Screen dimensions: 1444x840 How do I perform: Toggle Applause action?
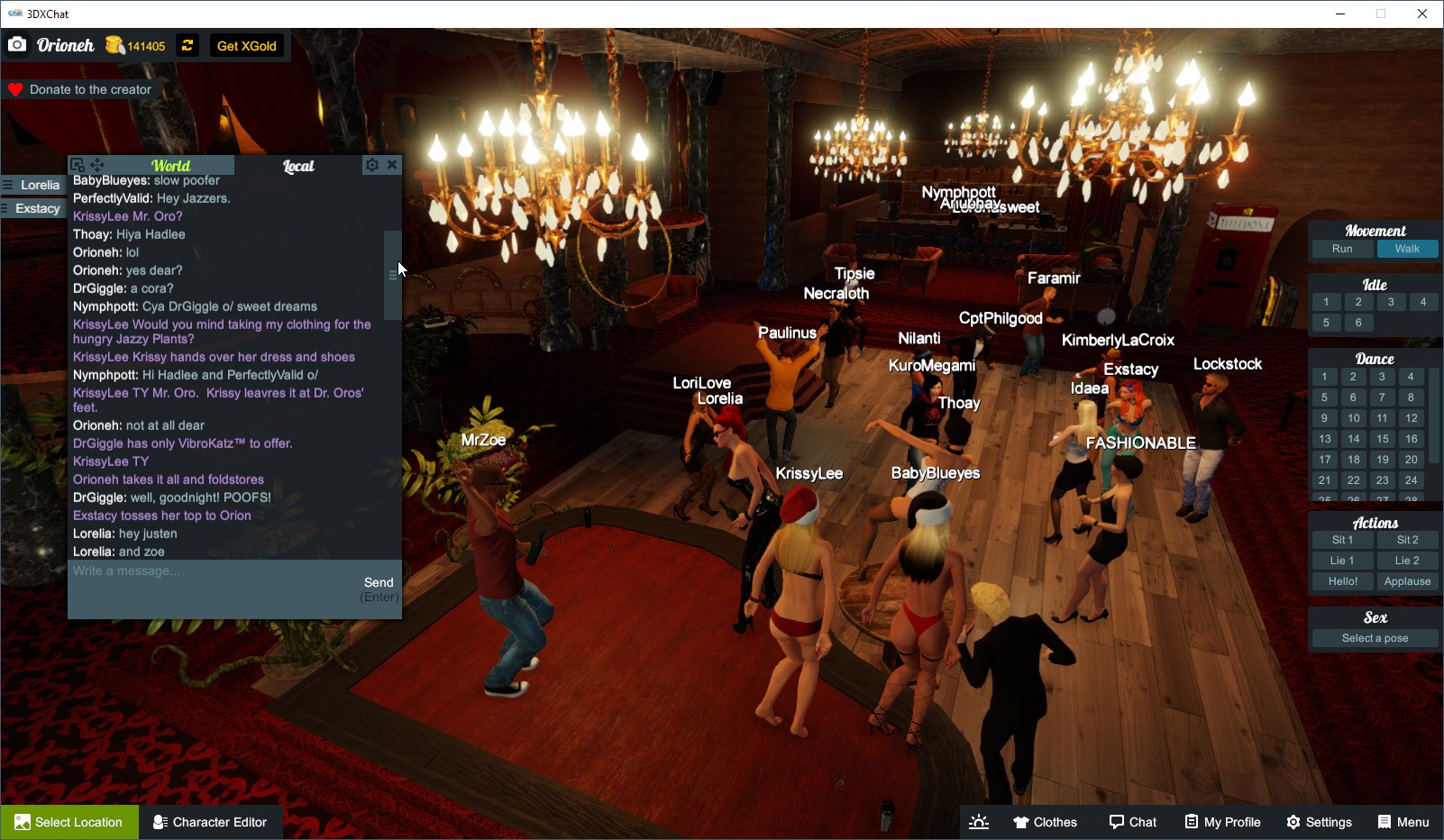pyautogui.click(x=1408, y=580)
